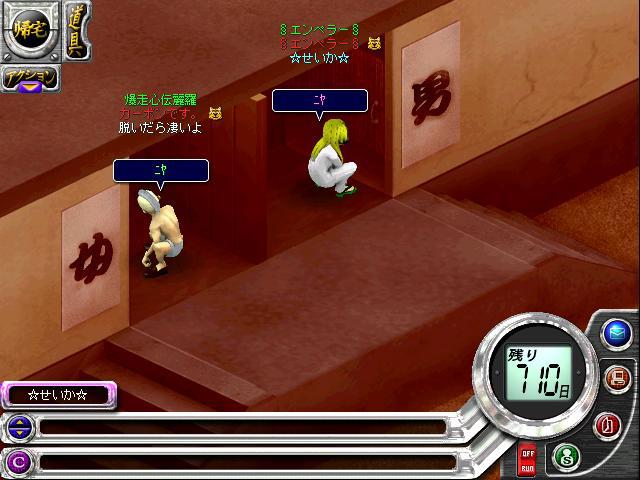Click the purple C chat button
This screenshot has height=480, width=640.
point(19,461)
